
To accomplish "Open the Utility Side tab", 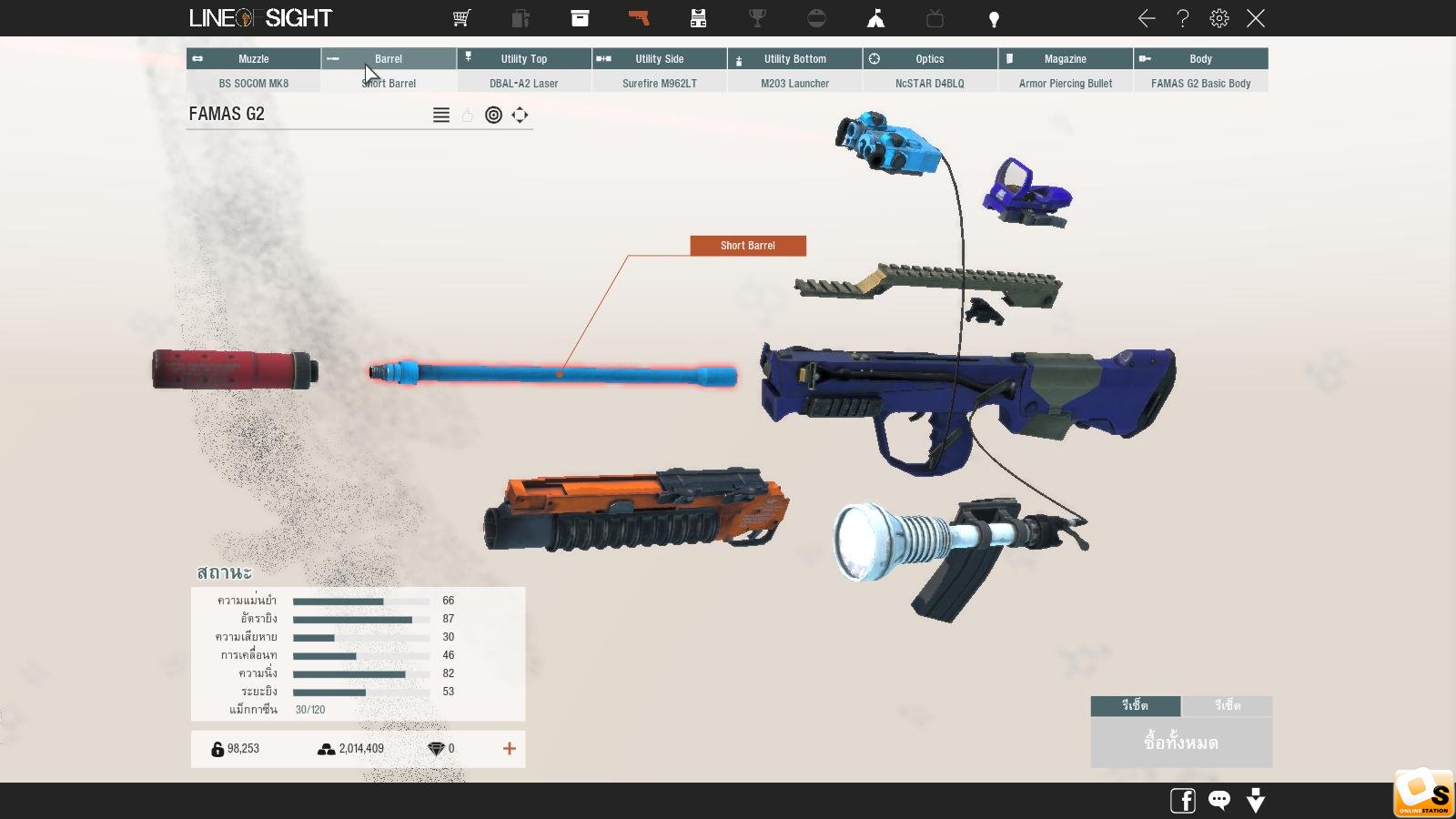I will (659, 59).
